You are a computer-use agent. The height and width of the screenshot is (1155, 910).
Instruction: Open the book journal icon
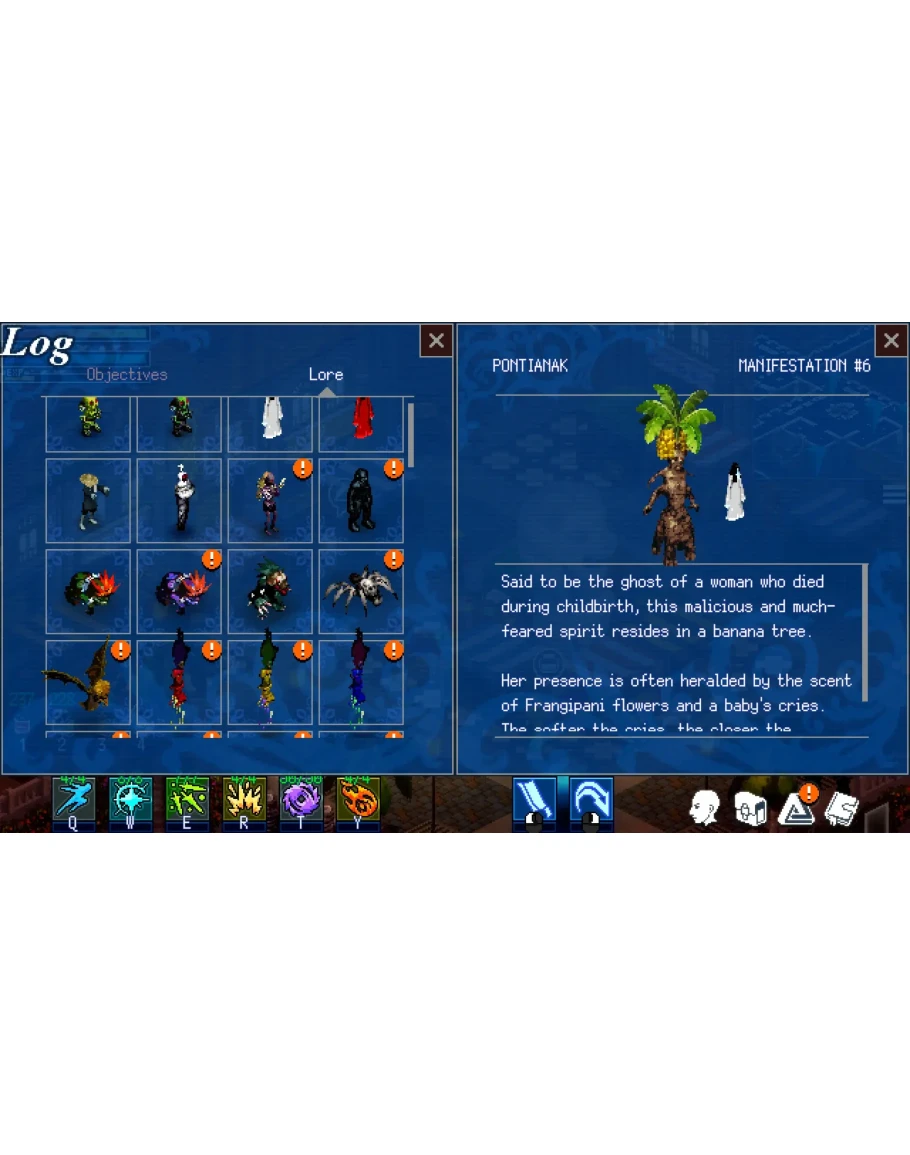(x=842, y=808)
